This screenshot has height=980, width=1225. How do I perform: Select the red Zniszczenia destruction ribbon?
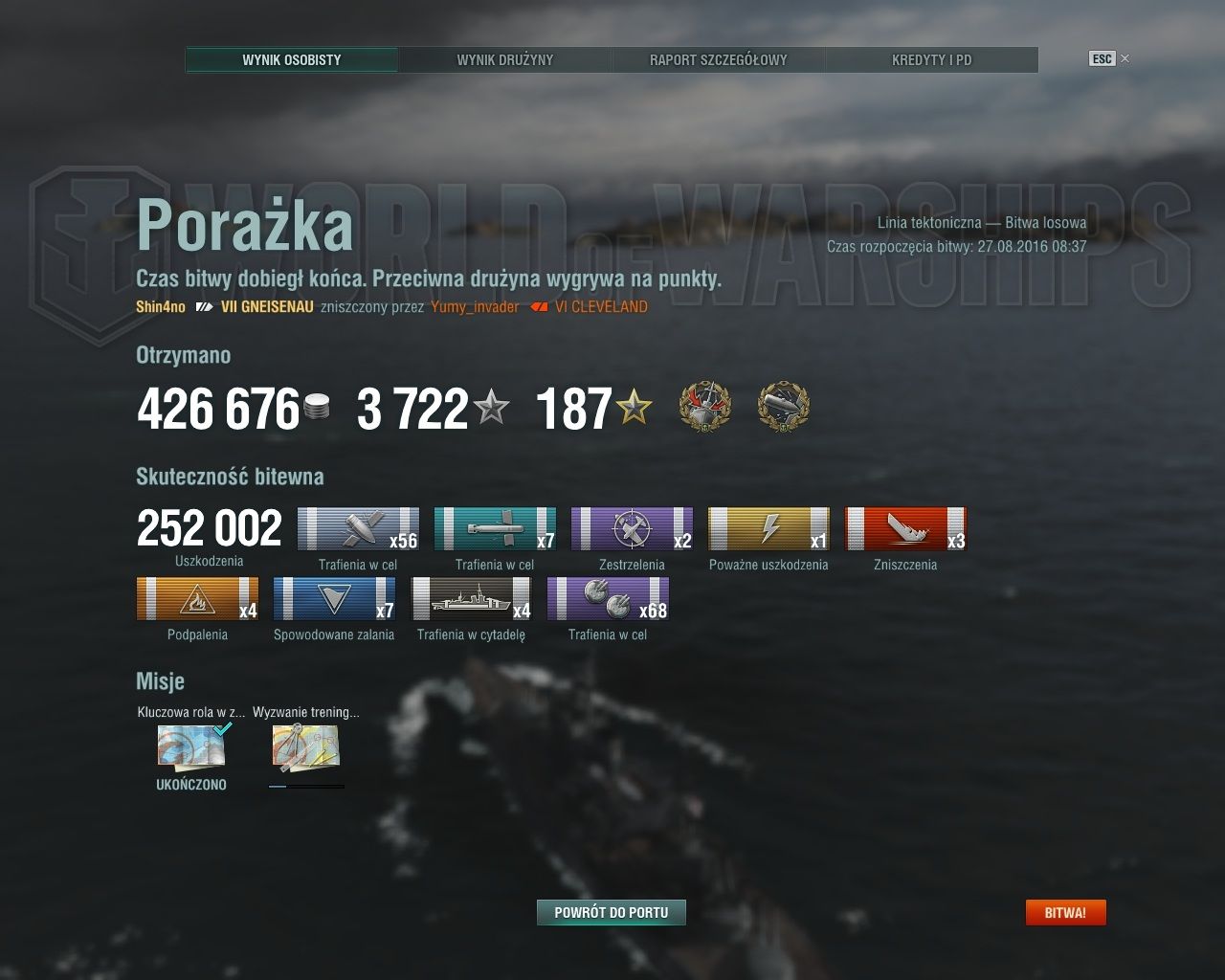pos(906,529)
